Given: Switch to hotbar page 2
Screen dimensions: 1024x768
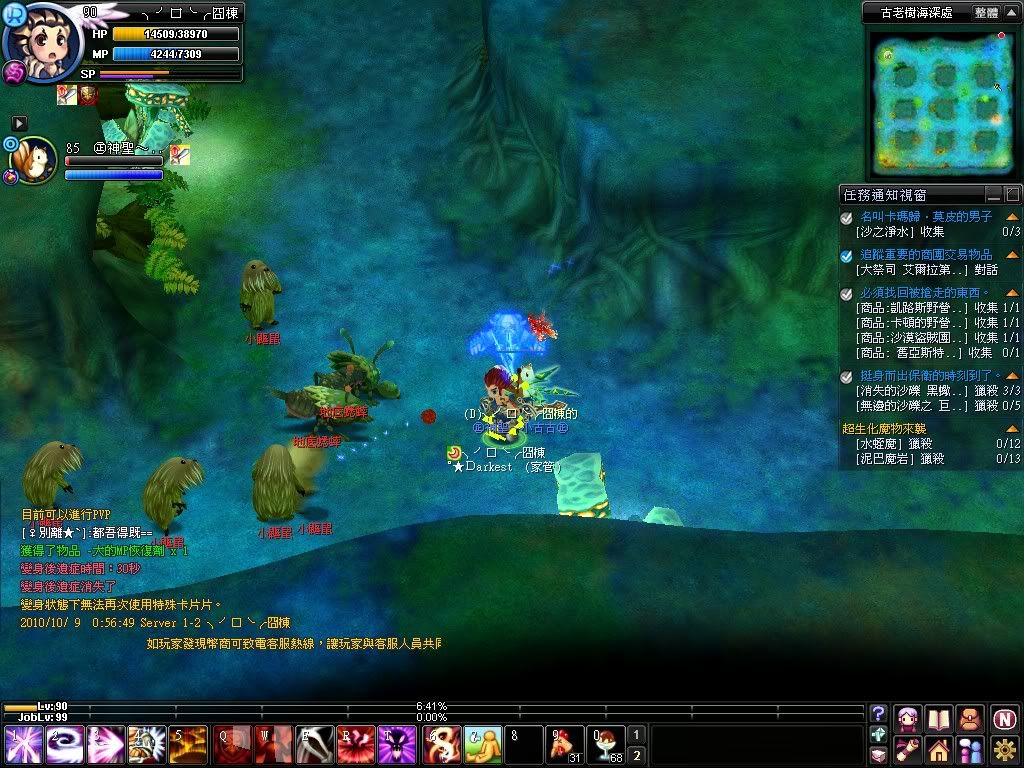Looking at the screenshot, I should click(x=637, y=755).
